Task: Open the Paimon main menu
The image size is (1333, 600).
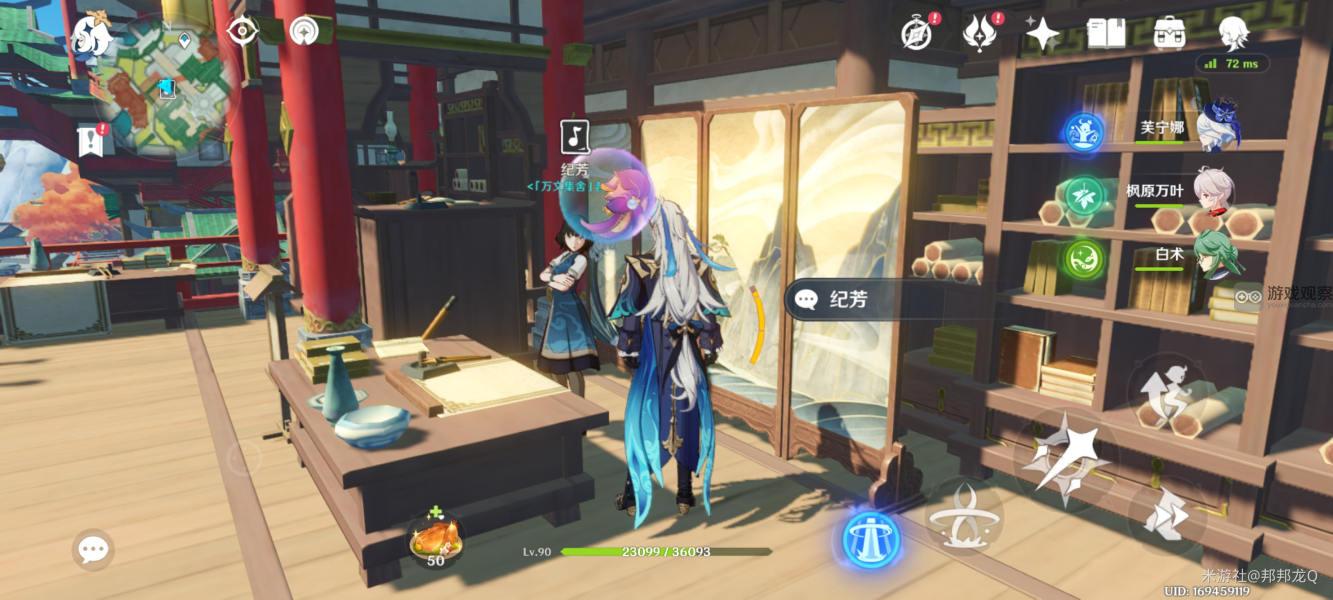Action: pos(91,35)
